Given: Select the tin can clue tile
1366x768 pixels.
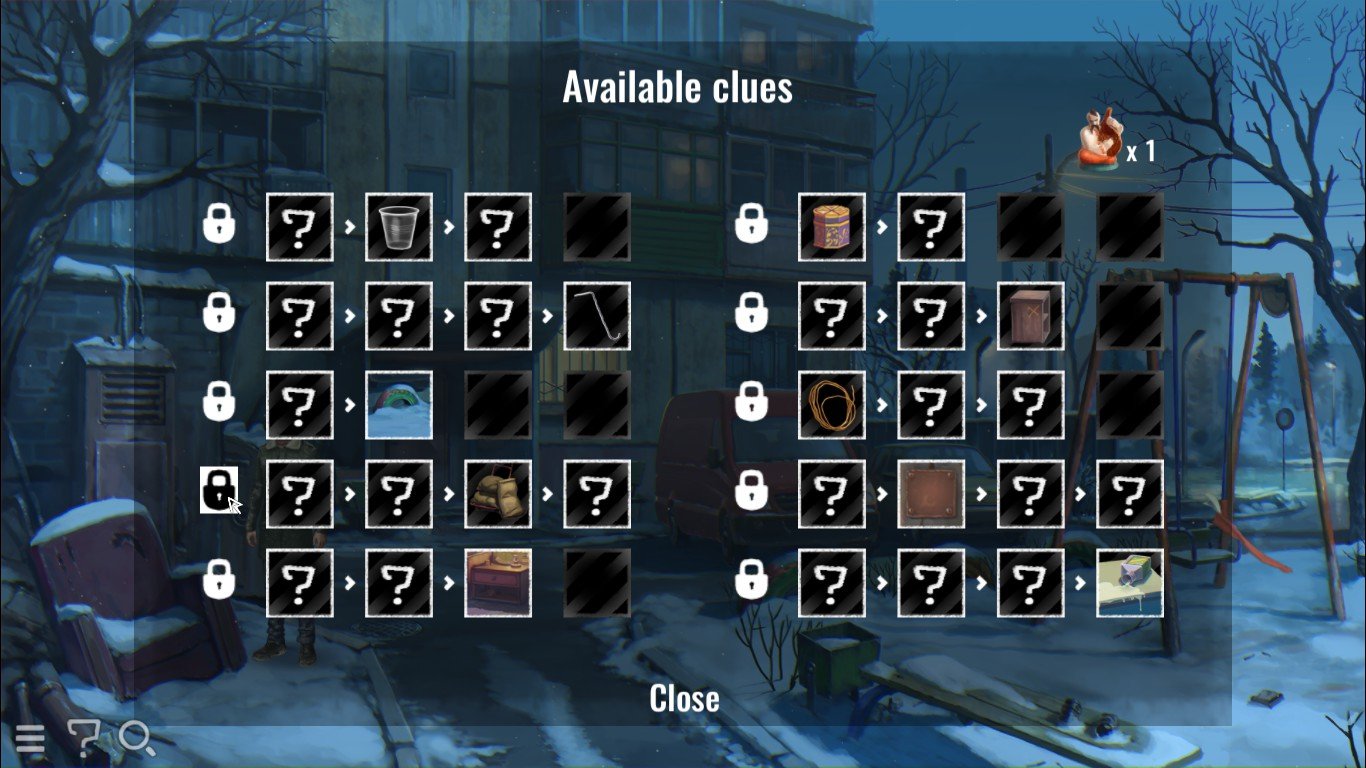Looking at the screenshot, I should [x=832, y=227].
